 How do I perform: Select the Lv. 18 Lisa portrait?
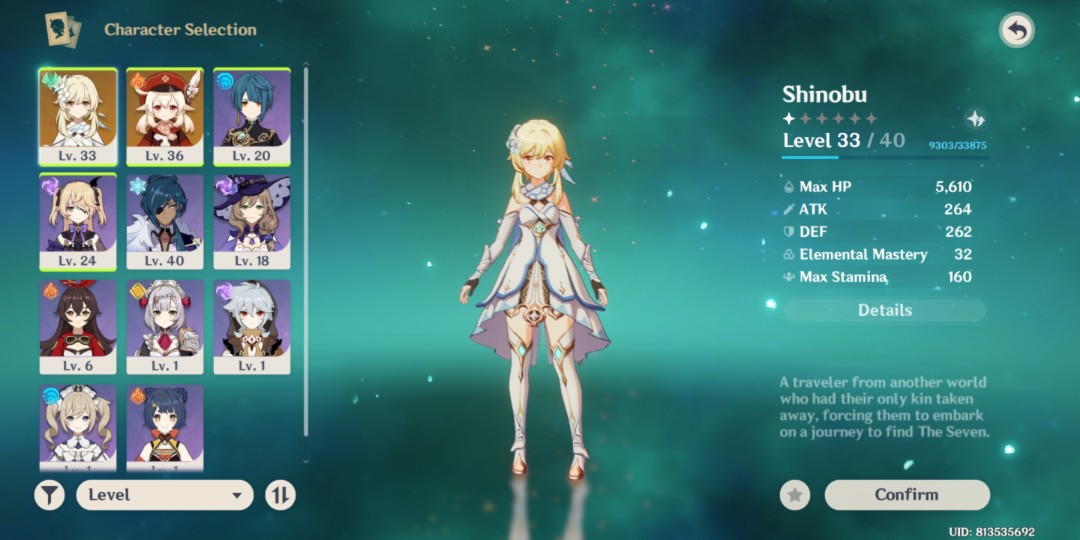[x=252, y=222]
